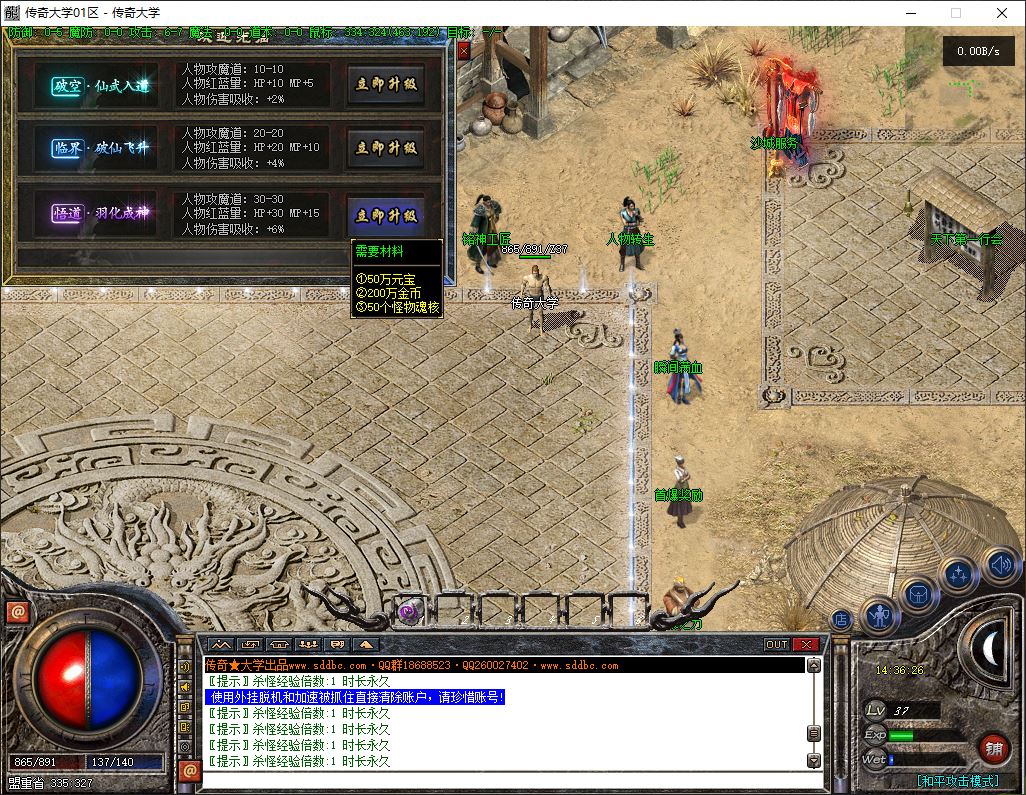This screenshot has width=1026, height=795.
Task: Close the realm upgrade panel
Action: coord(463,50)
